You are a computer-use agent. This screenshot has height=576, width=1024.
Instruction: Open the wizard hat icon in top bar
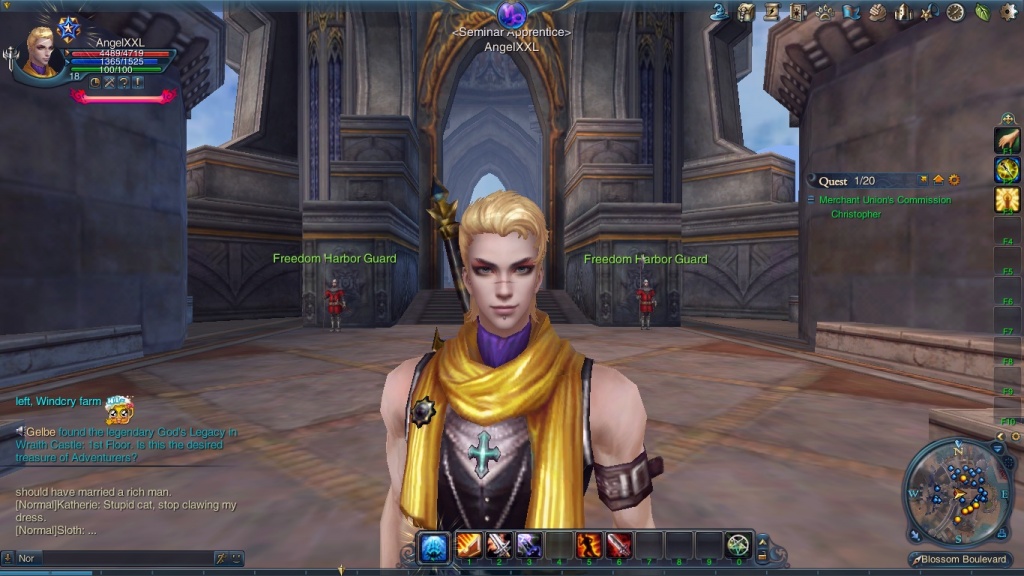coord(720,12)
